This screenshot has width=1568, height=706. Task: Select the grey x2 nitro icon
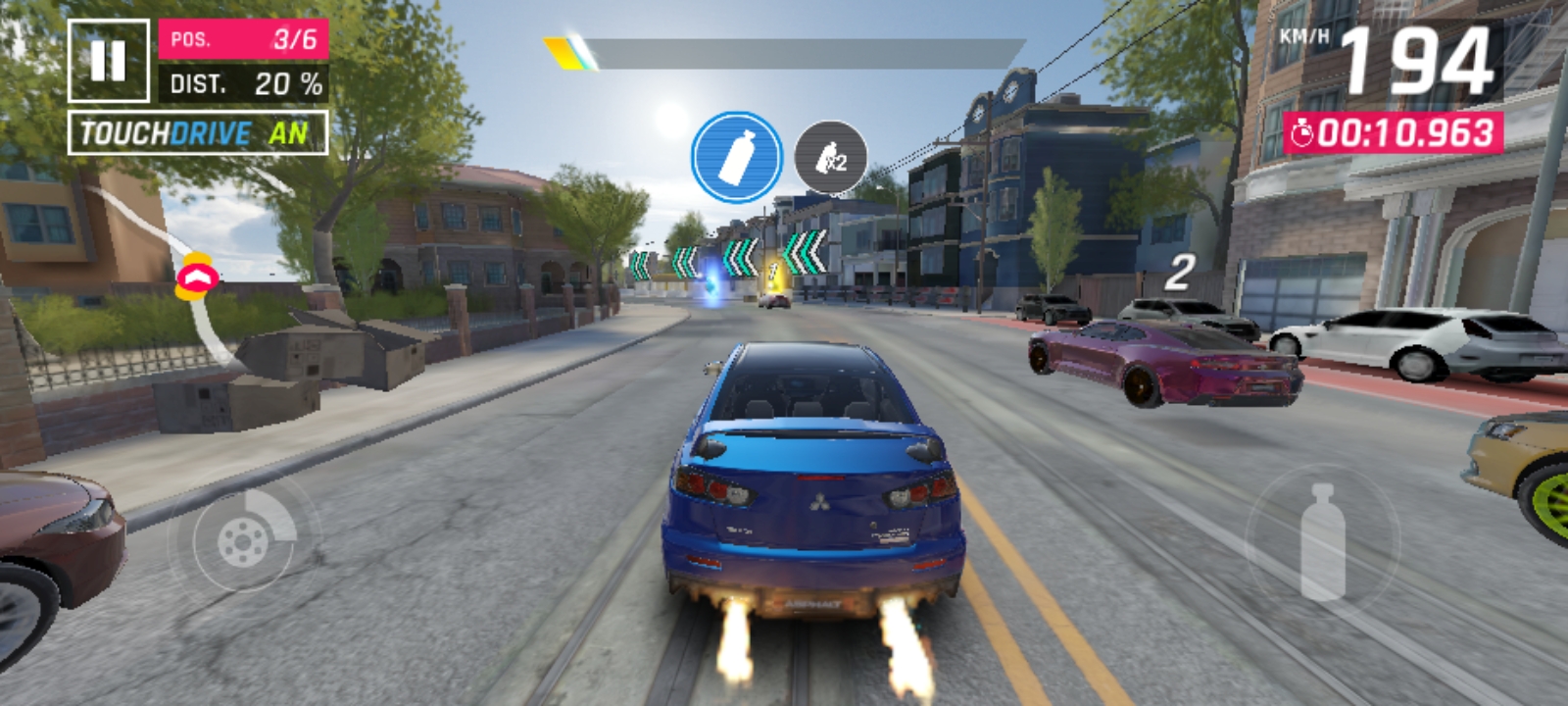[830, 158]
